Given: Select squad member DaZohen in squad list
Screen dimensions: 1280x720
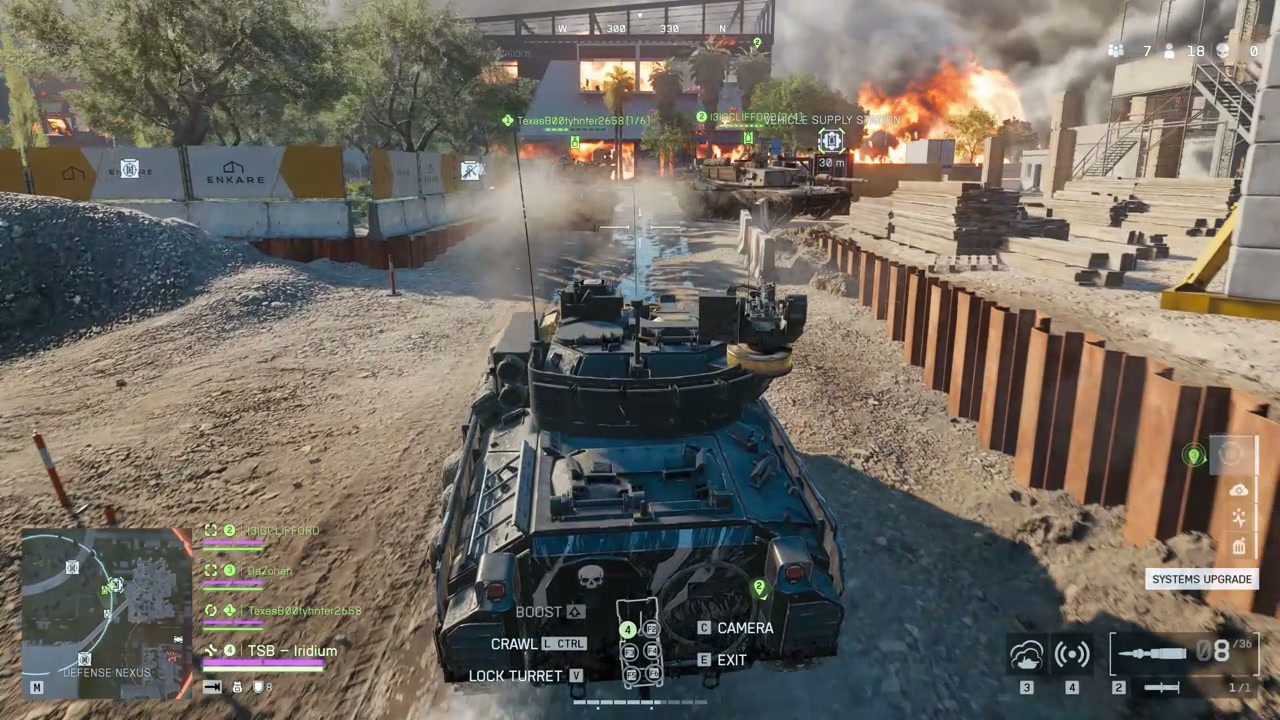Looking at the screenshot, I should 268,571.
